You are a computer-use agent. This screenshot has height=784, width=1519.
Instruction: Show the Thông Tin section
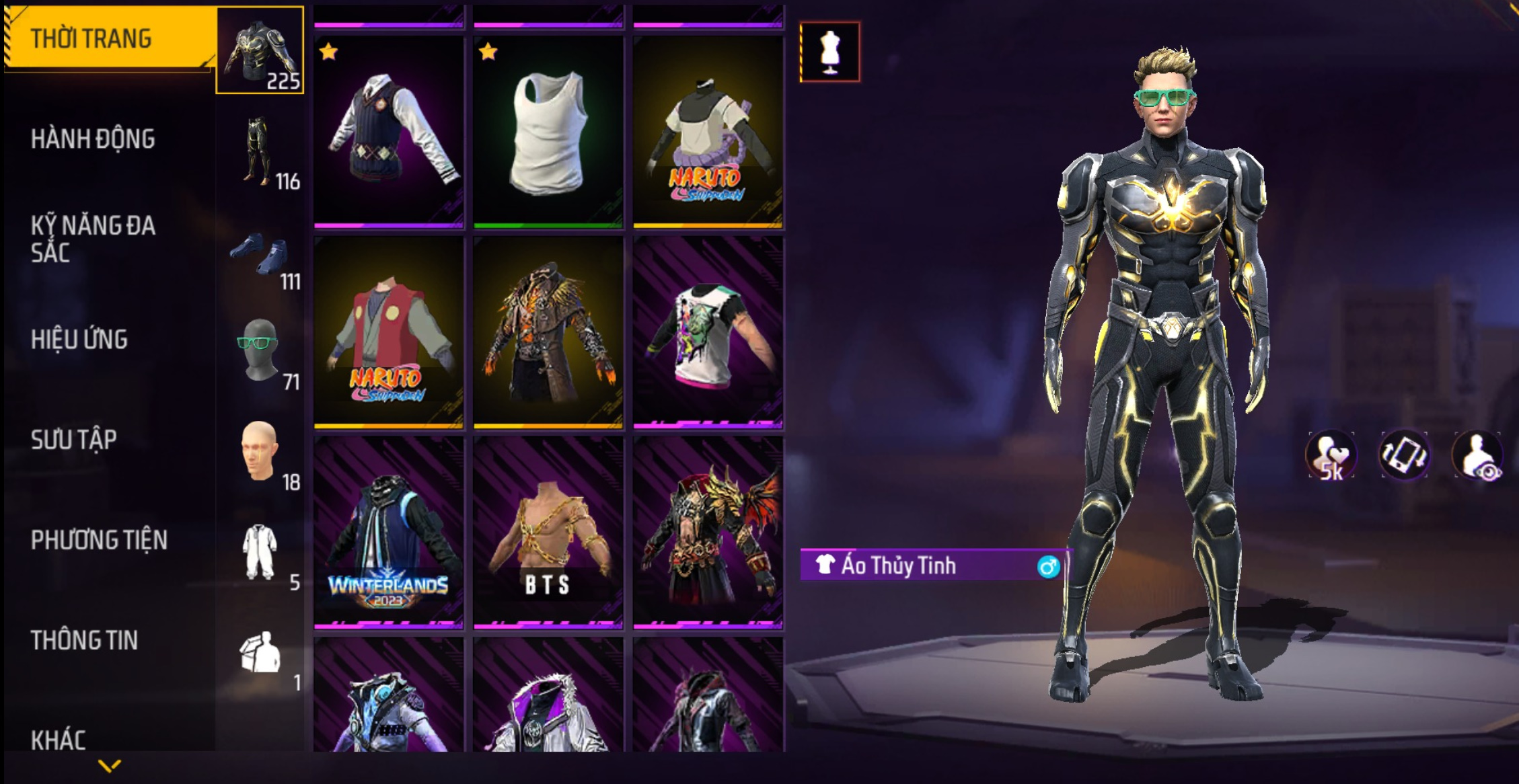pyautogui.click(x=84, y=640)
